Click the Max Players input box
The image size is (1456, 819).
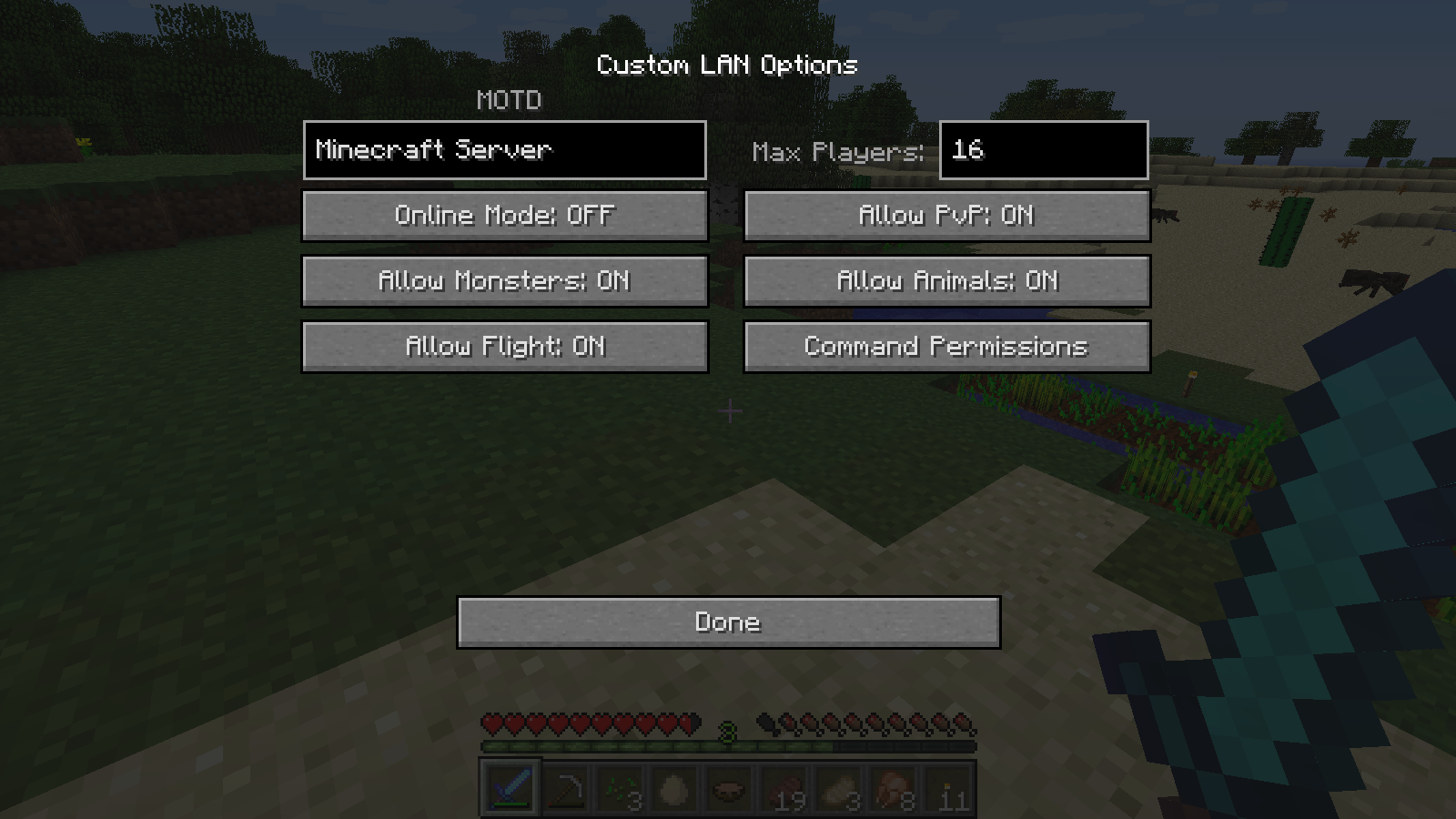tap(1043, 151)
